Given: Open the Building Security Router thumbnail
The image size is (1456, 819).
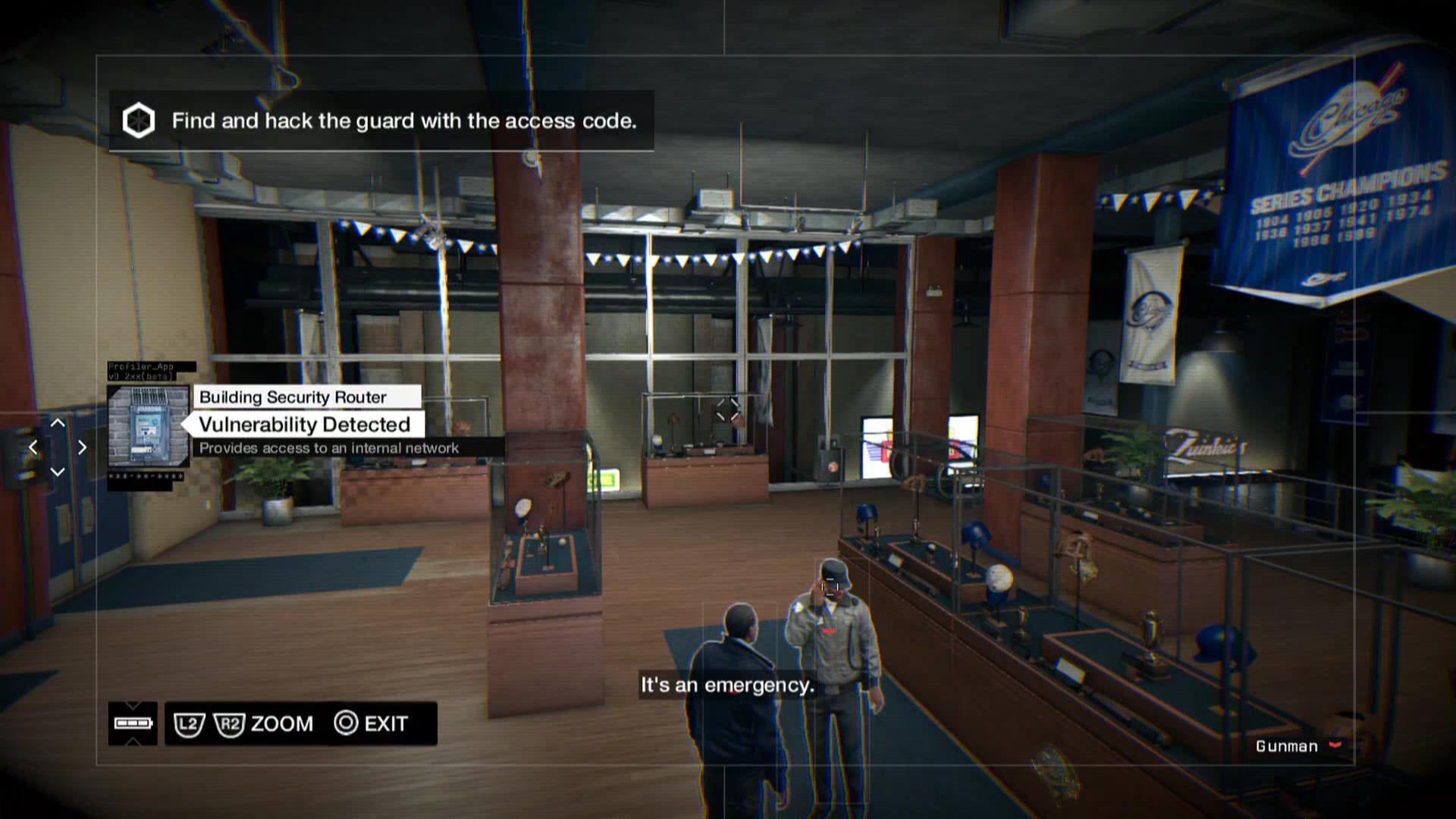Looking at the screenshot, I should 148,426.
